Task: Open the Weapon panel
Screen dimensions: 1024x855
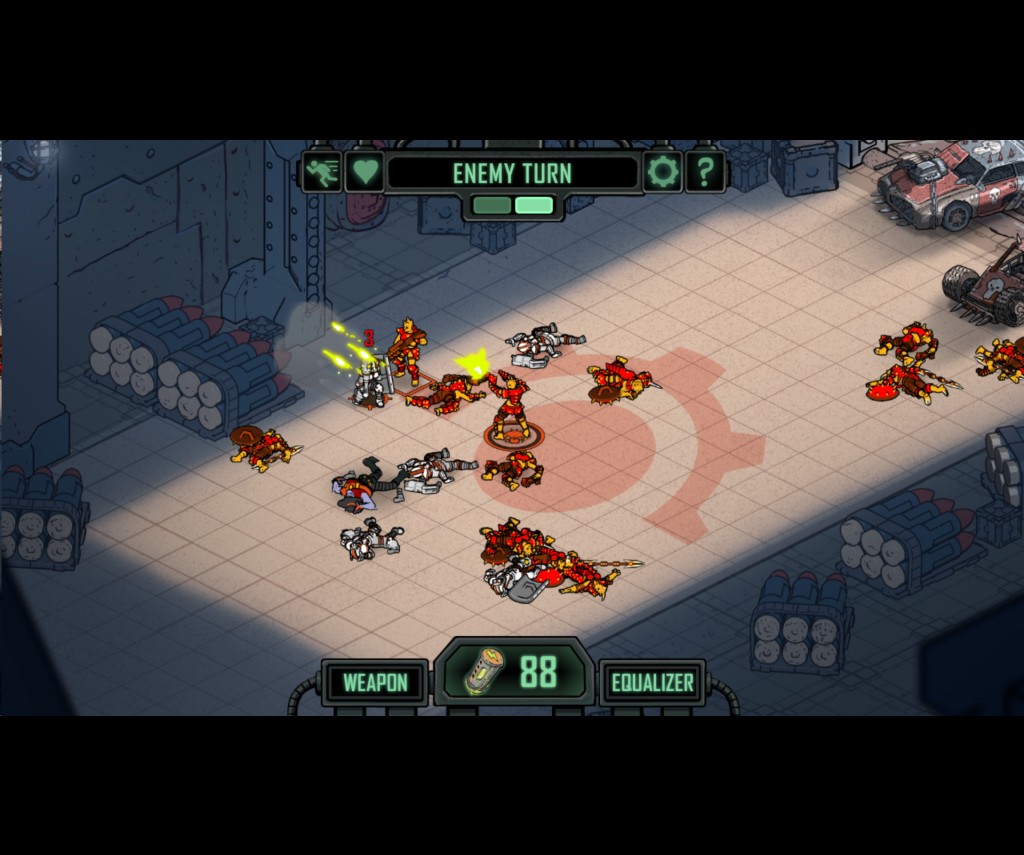Action: (375, 683)
